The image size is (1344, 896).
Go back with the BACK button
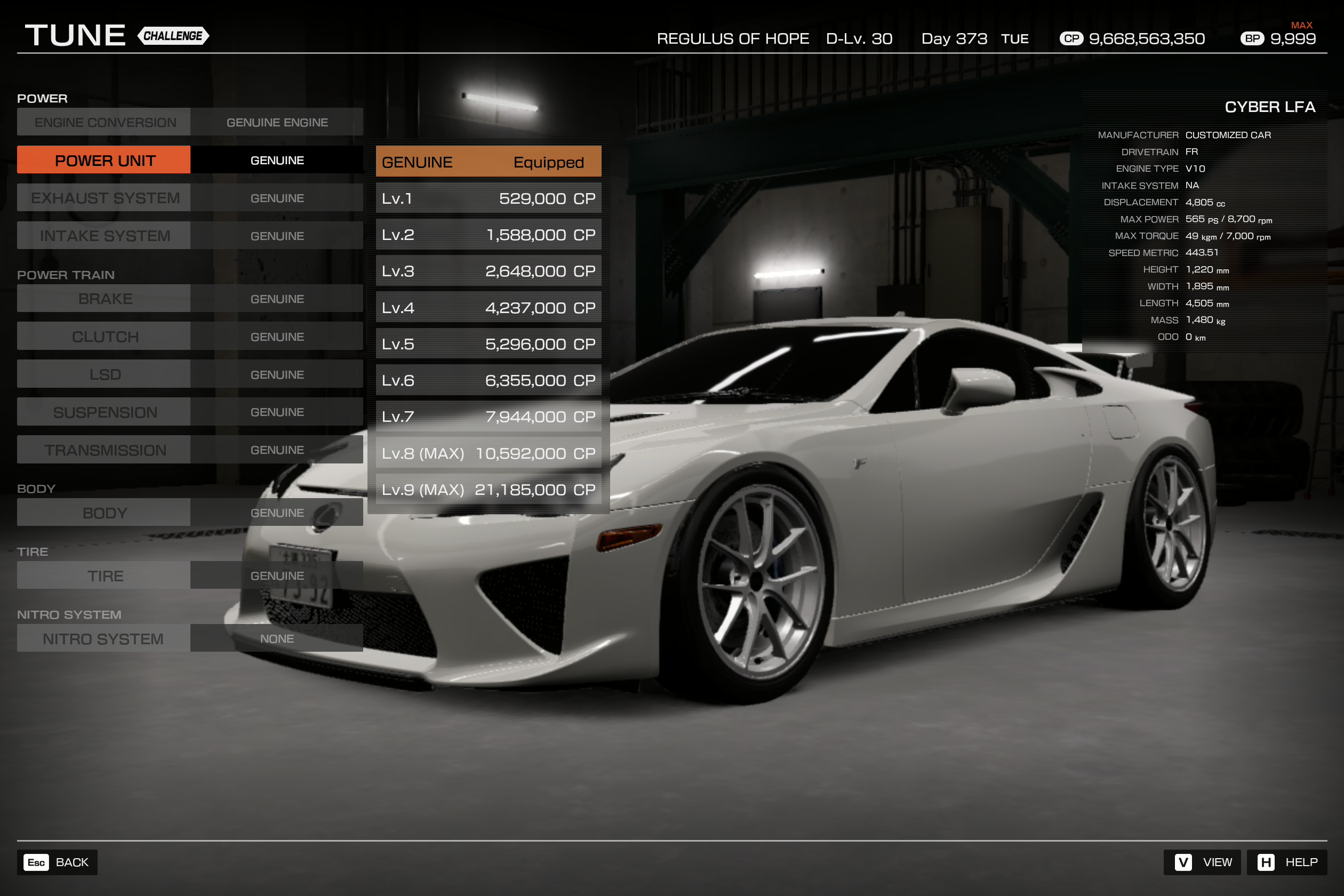(x=58, y=862)
